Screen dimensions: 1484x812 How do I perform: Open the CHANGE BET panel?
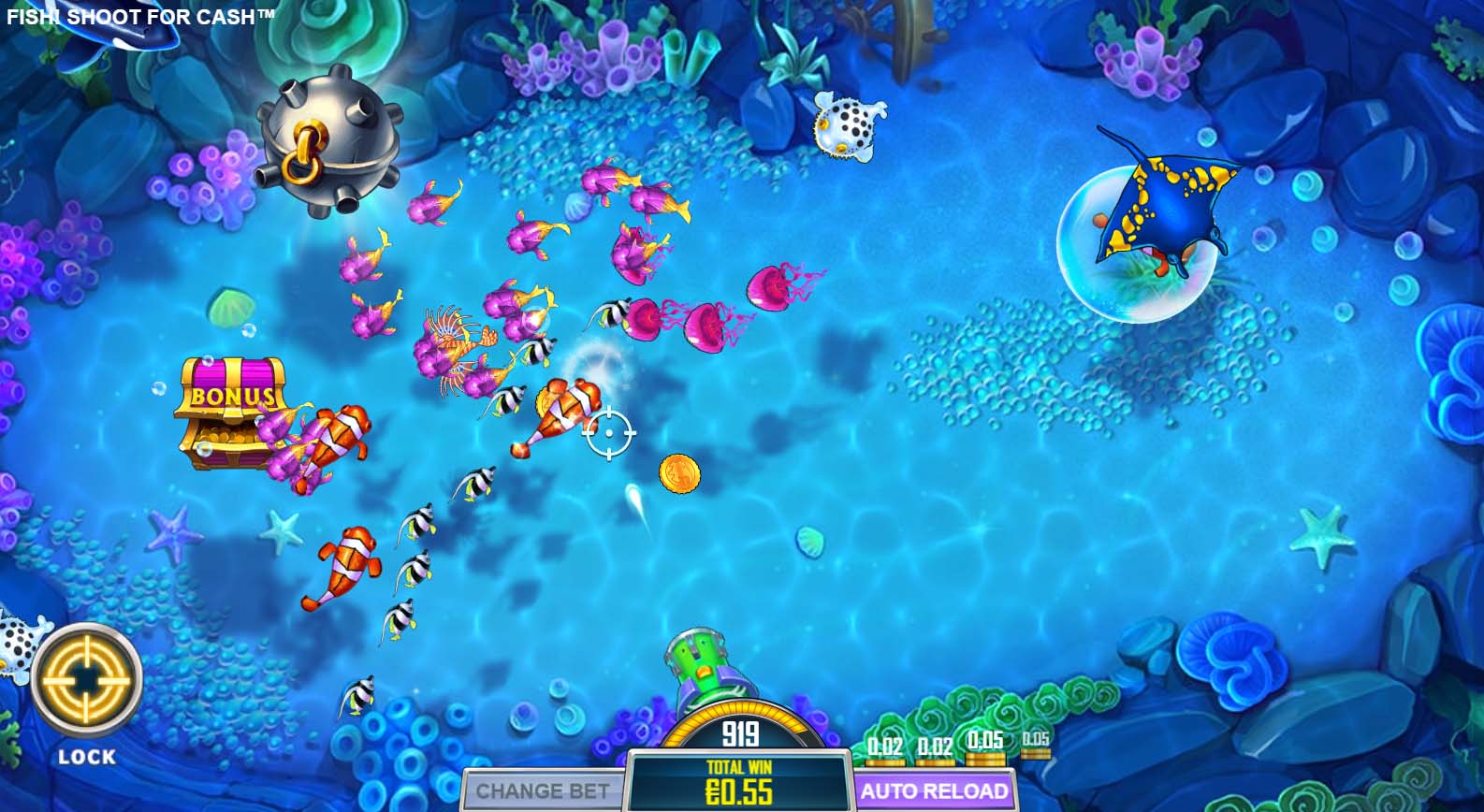point(541,790)
